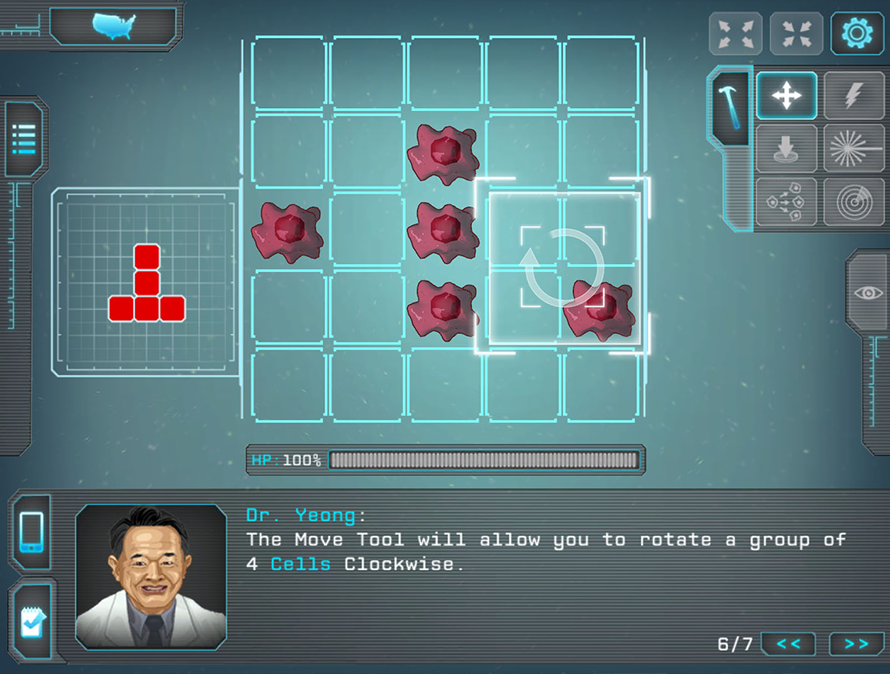Open the checklist notes panel
Viewport: 890px width, 674px height.
[x=31, y=623]
